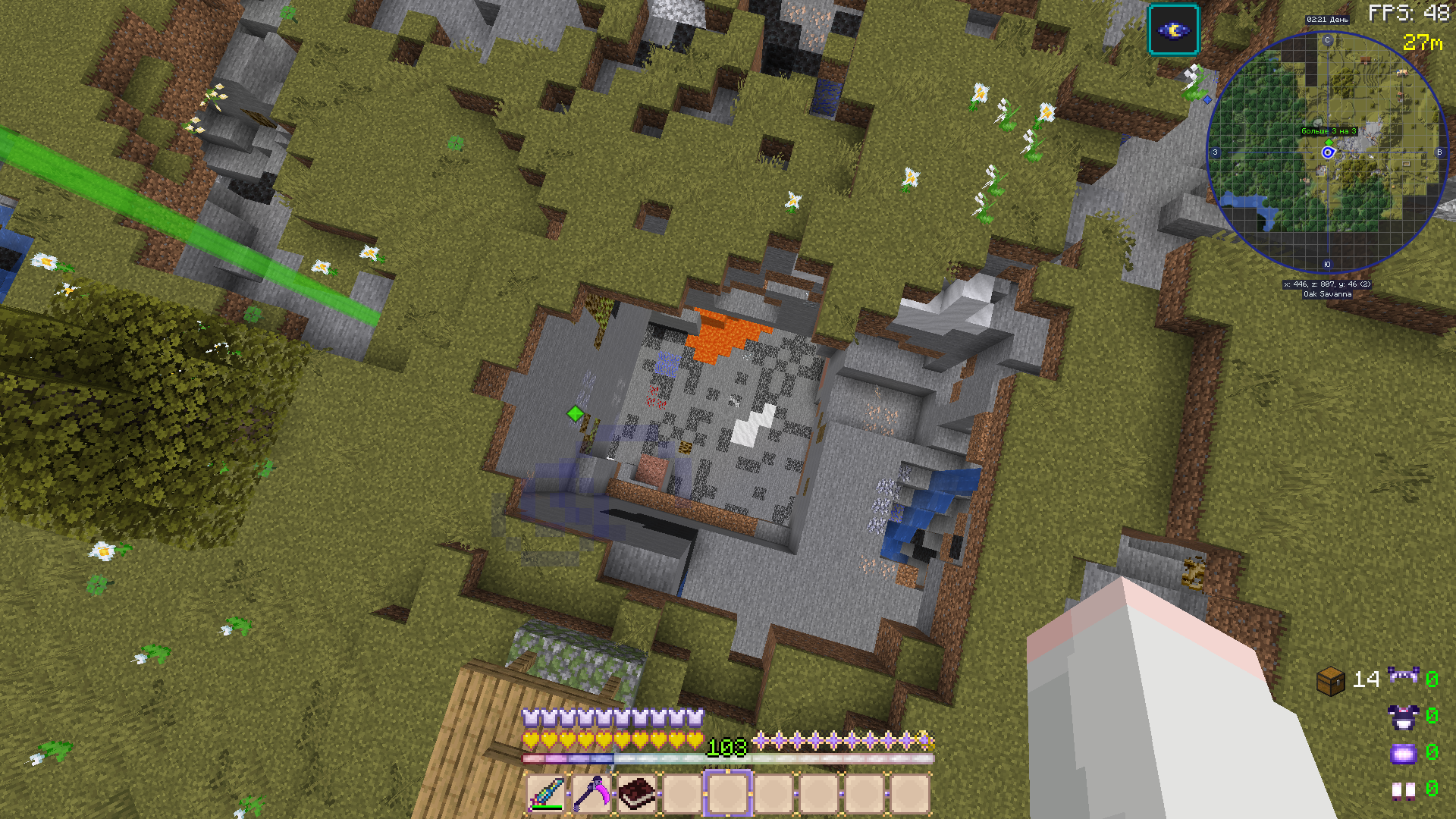Select the white boots armor icon
The width and height of the screenshot is (1456, 819).
[1403, 790]
